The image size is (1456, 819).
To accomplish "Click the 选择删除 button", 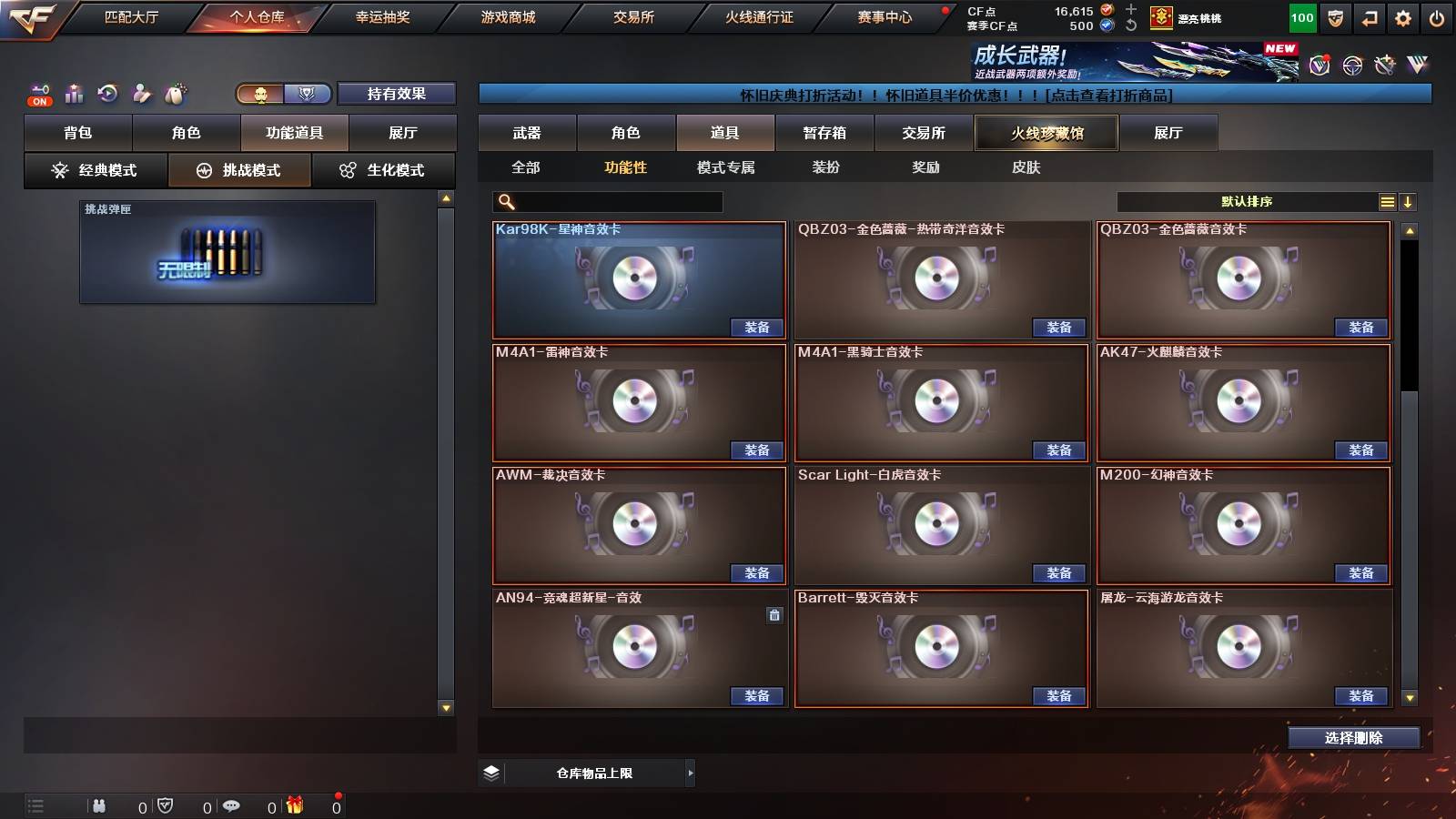I will [x=1353, y=738].
